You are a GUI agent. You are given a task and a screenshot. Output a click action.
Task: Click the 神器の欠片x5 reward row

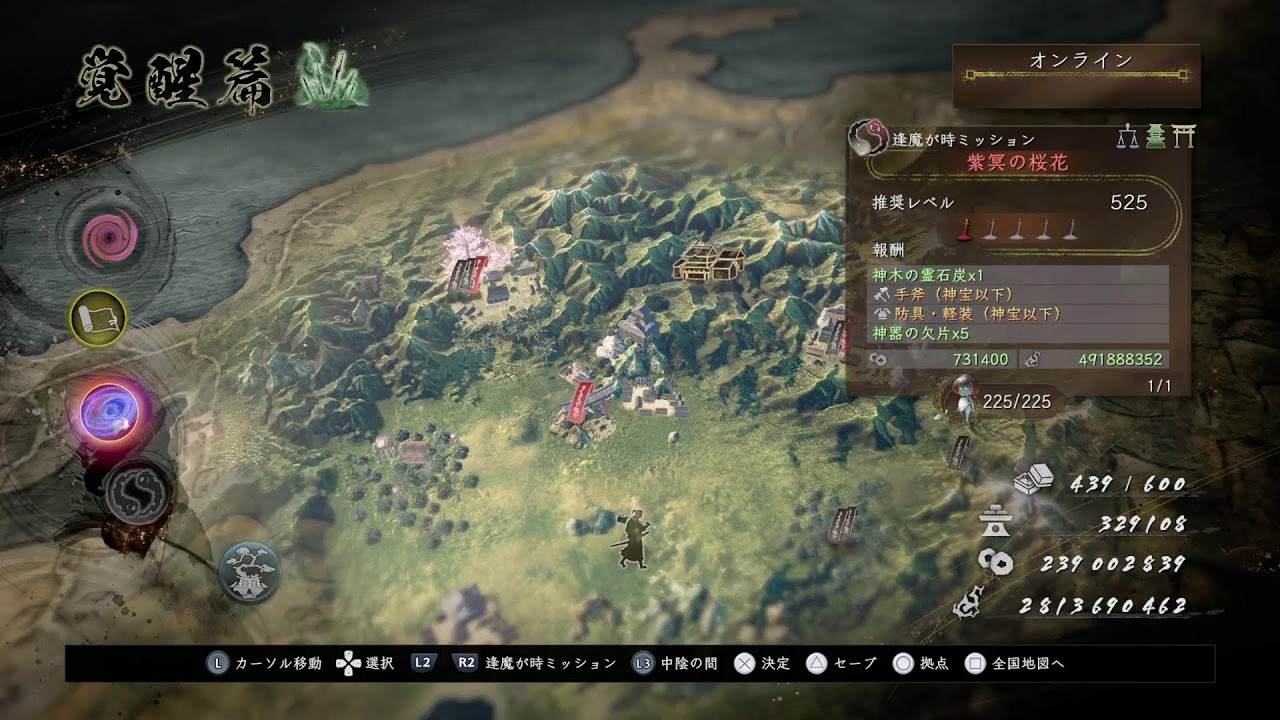click(1017, 333)
